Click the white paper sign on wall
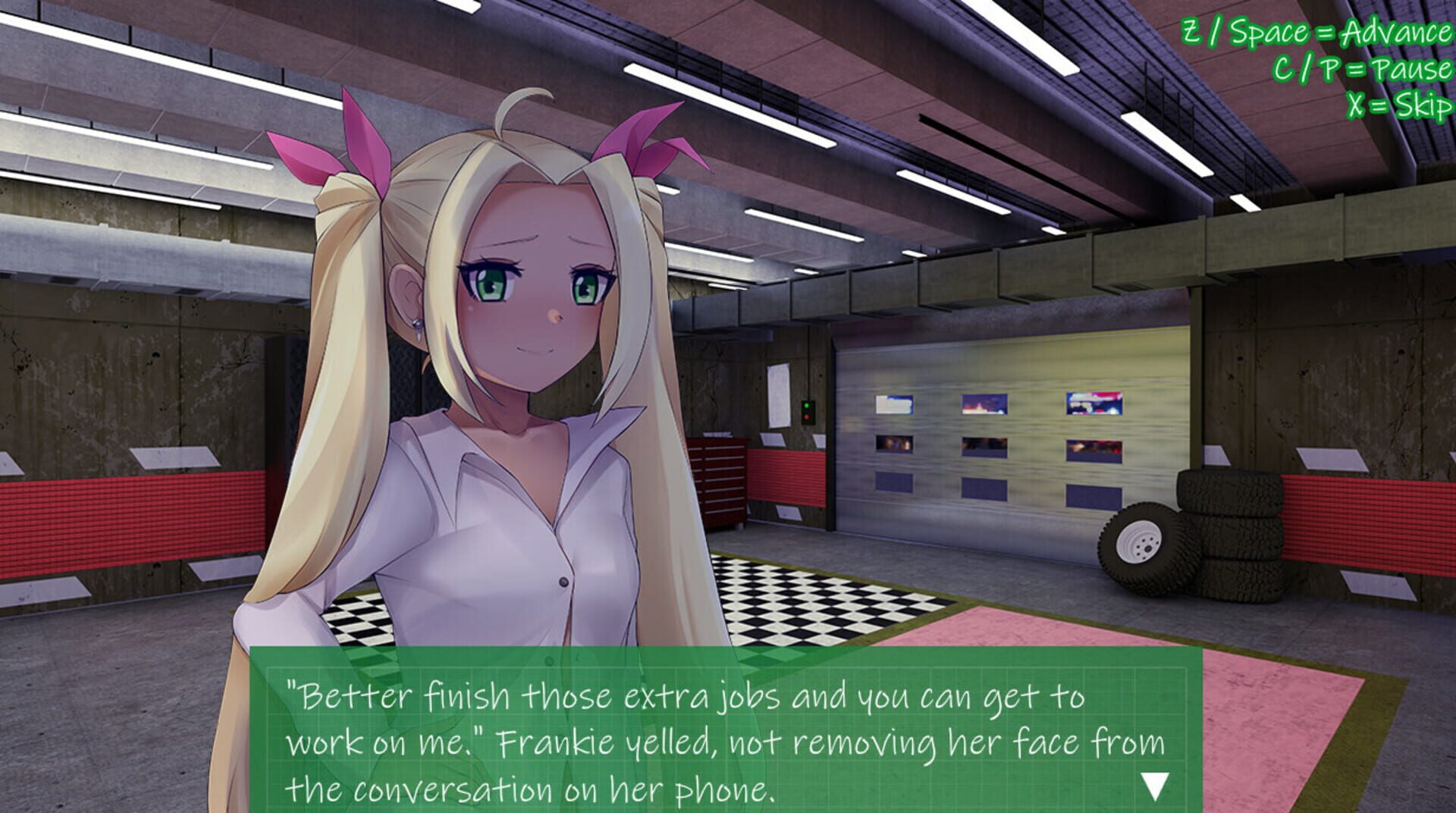Screen dimensions: 1456x813 [777, 394]
